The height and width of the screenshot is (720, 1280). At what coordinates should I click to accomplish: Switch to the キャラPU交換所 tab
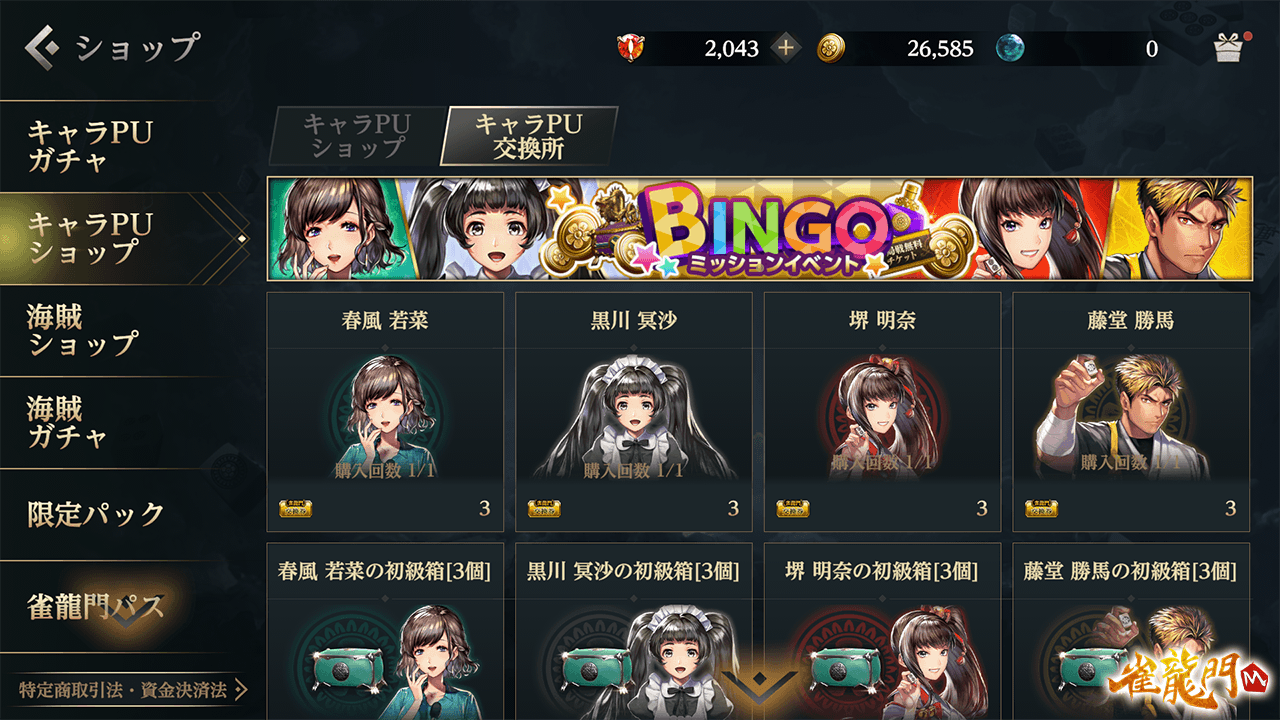pyautogui.click(x=528, y=136)
